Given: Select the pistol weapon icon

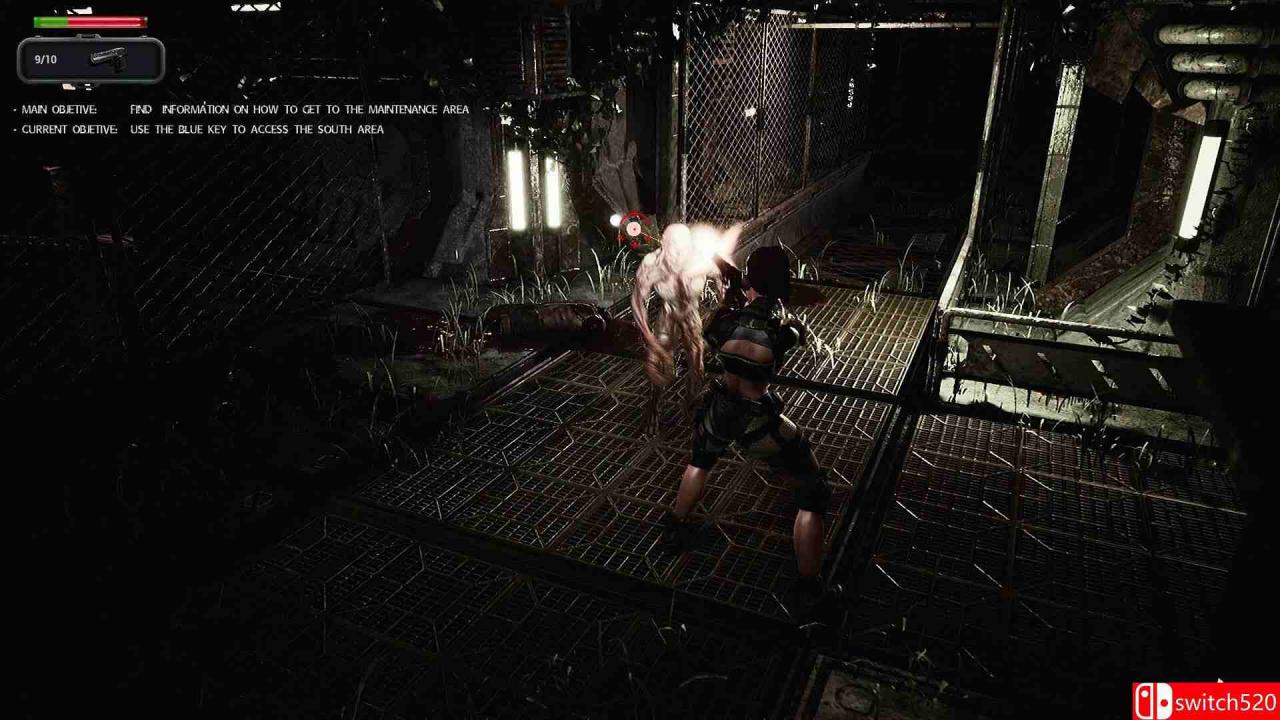Looking at the screenshot, I should (x=108, y=58).
